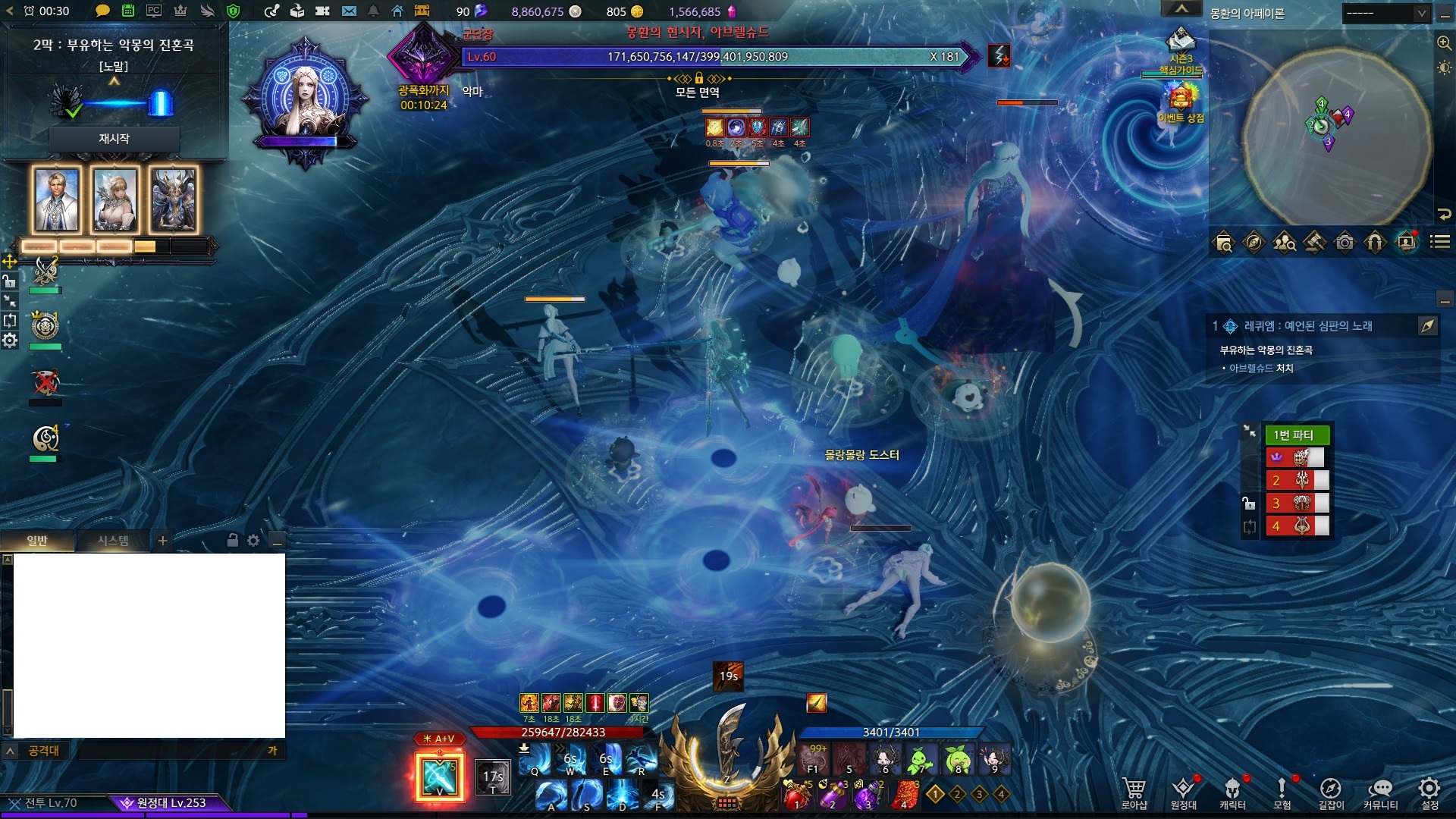Open the mail envelope icon

coord(349,11)
